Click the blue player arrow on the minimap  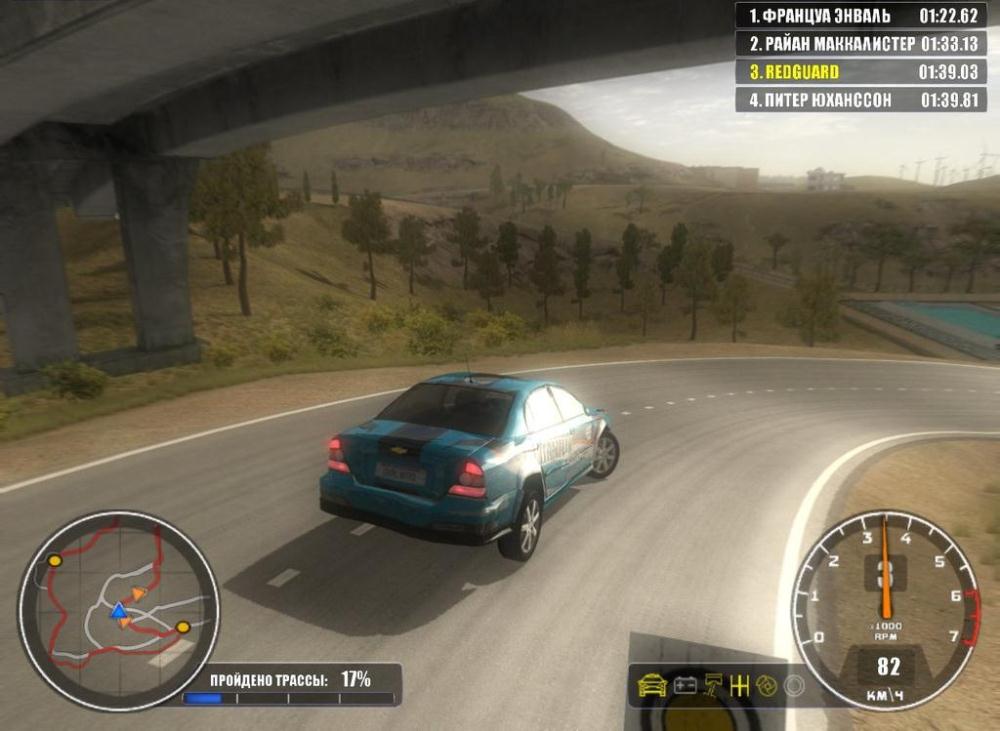pyautogui.click(x=118, y=611)
